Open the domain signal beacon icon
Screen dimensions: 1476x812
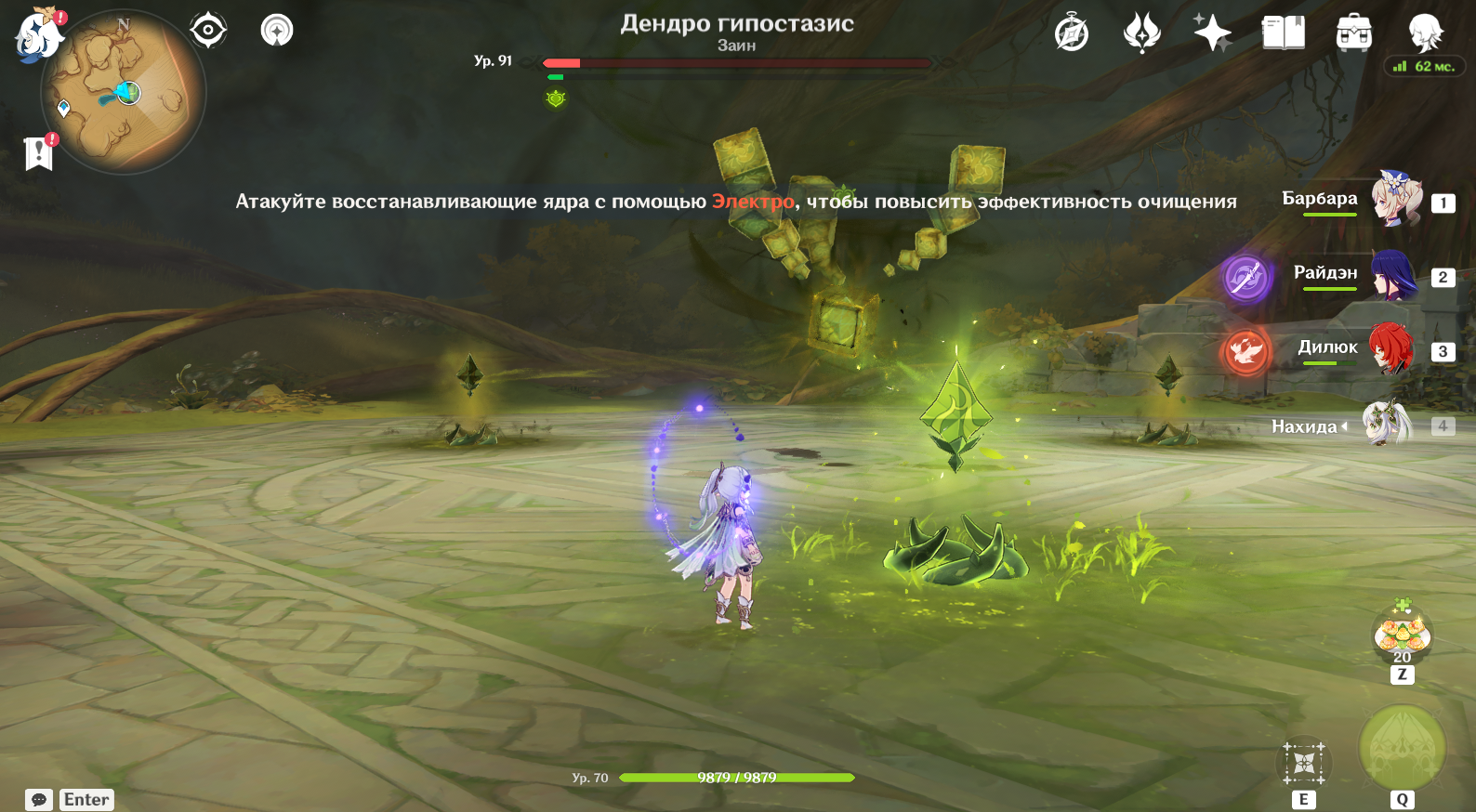tap(276, 31)
